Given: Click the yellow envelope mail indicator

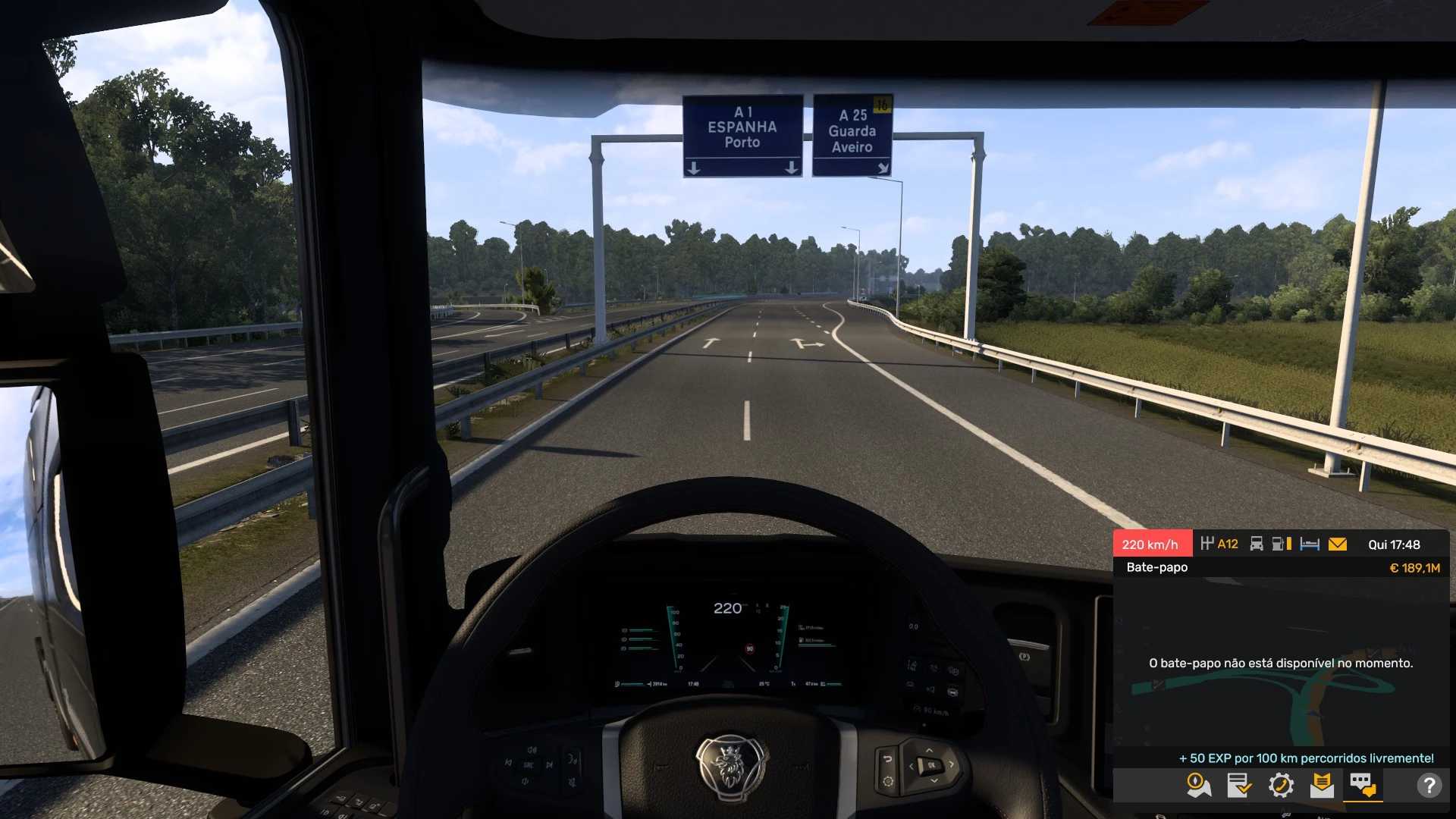Looking at the screenshot, I should point(1338,544).
